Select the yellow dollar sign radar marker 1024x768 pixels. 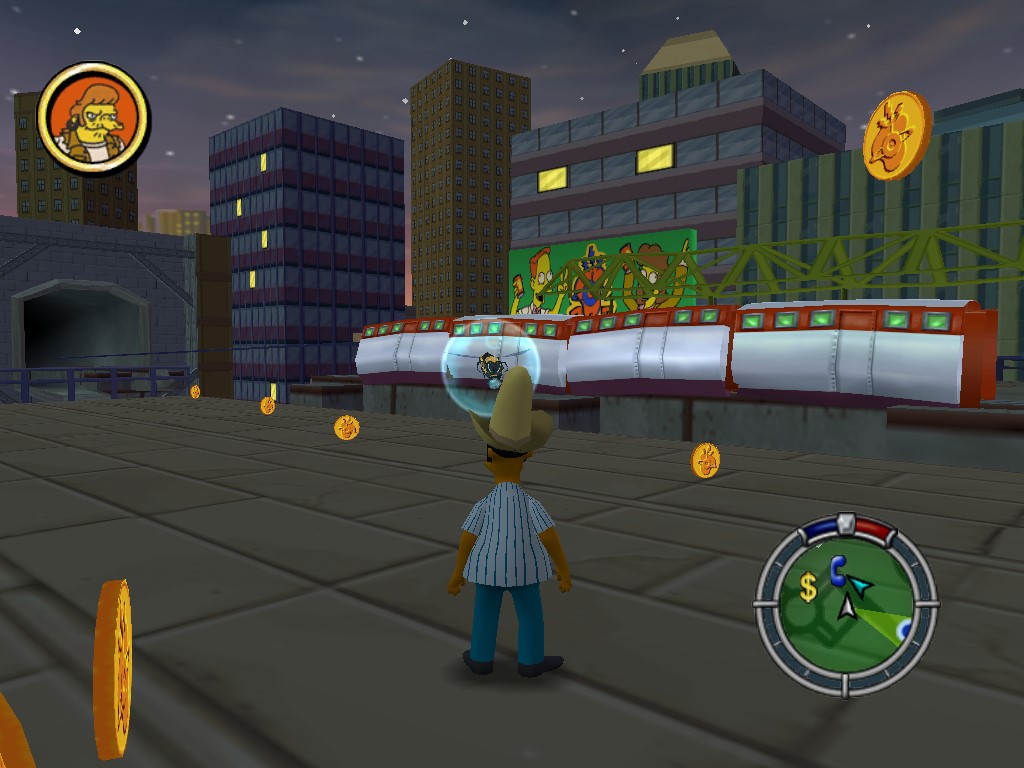808,588
